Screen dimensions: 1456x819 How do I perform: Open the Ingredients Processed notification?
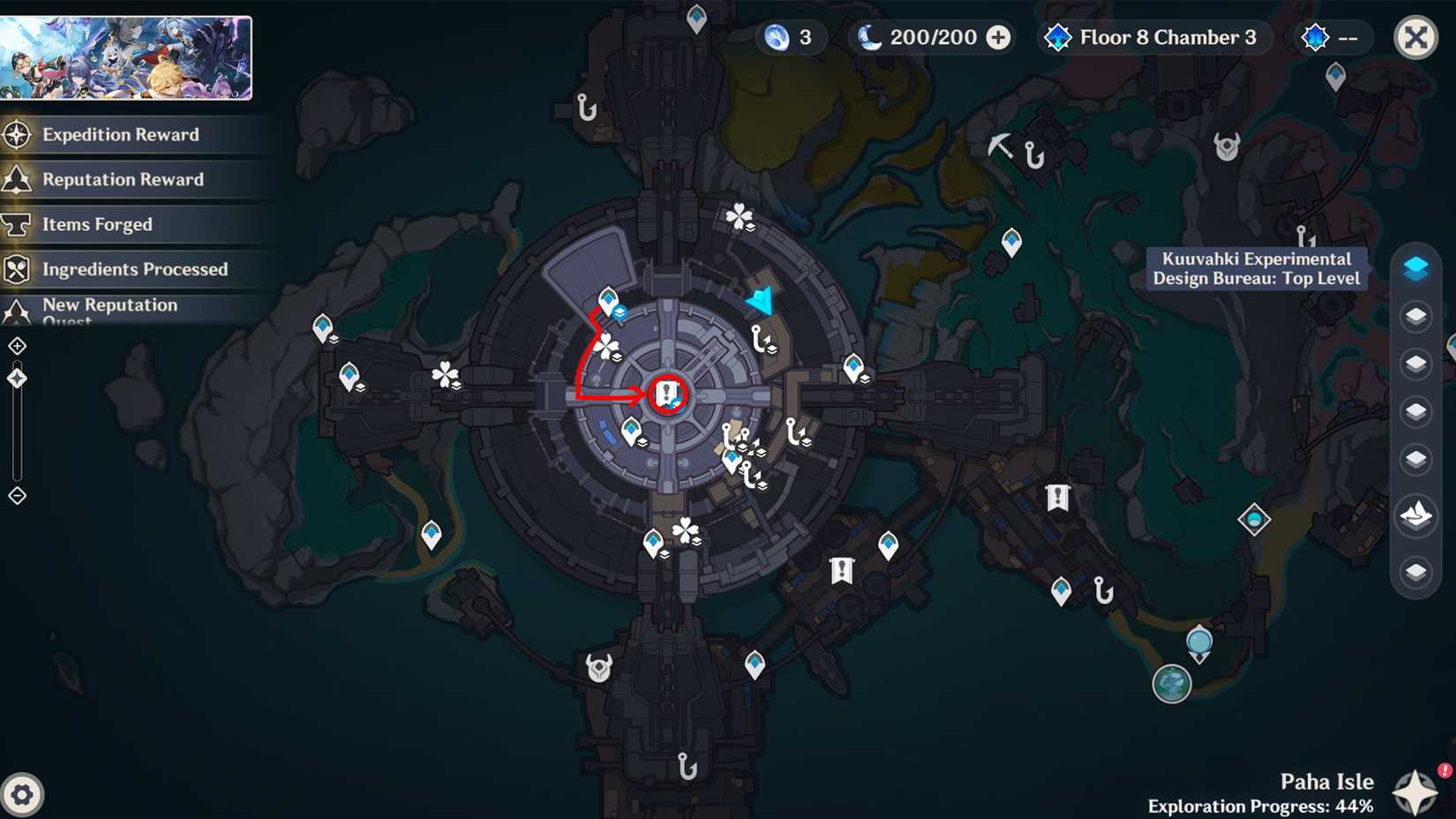(x=18, y=269)
